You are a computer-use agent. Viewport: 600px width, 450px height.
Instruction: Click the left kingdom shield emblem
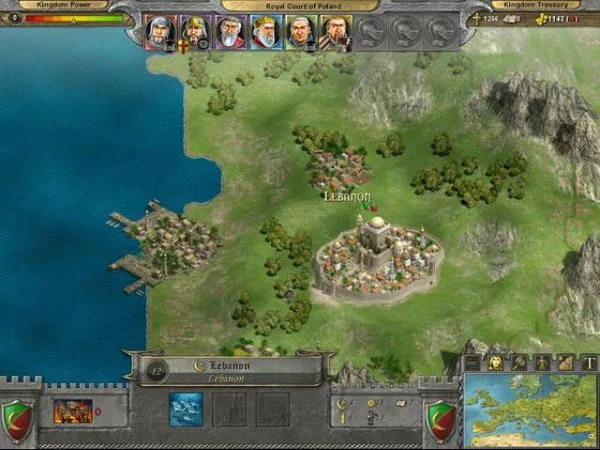pyautogui.click(x=18, y=416)
